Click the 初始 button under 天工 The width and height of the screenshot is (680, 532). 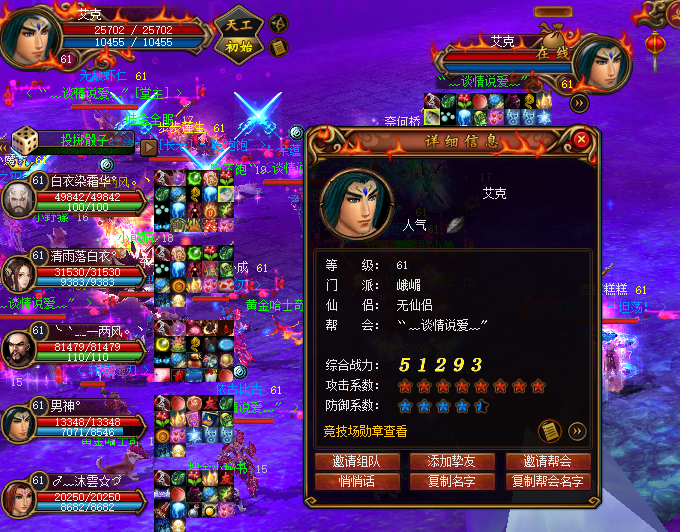coord(239,46)
